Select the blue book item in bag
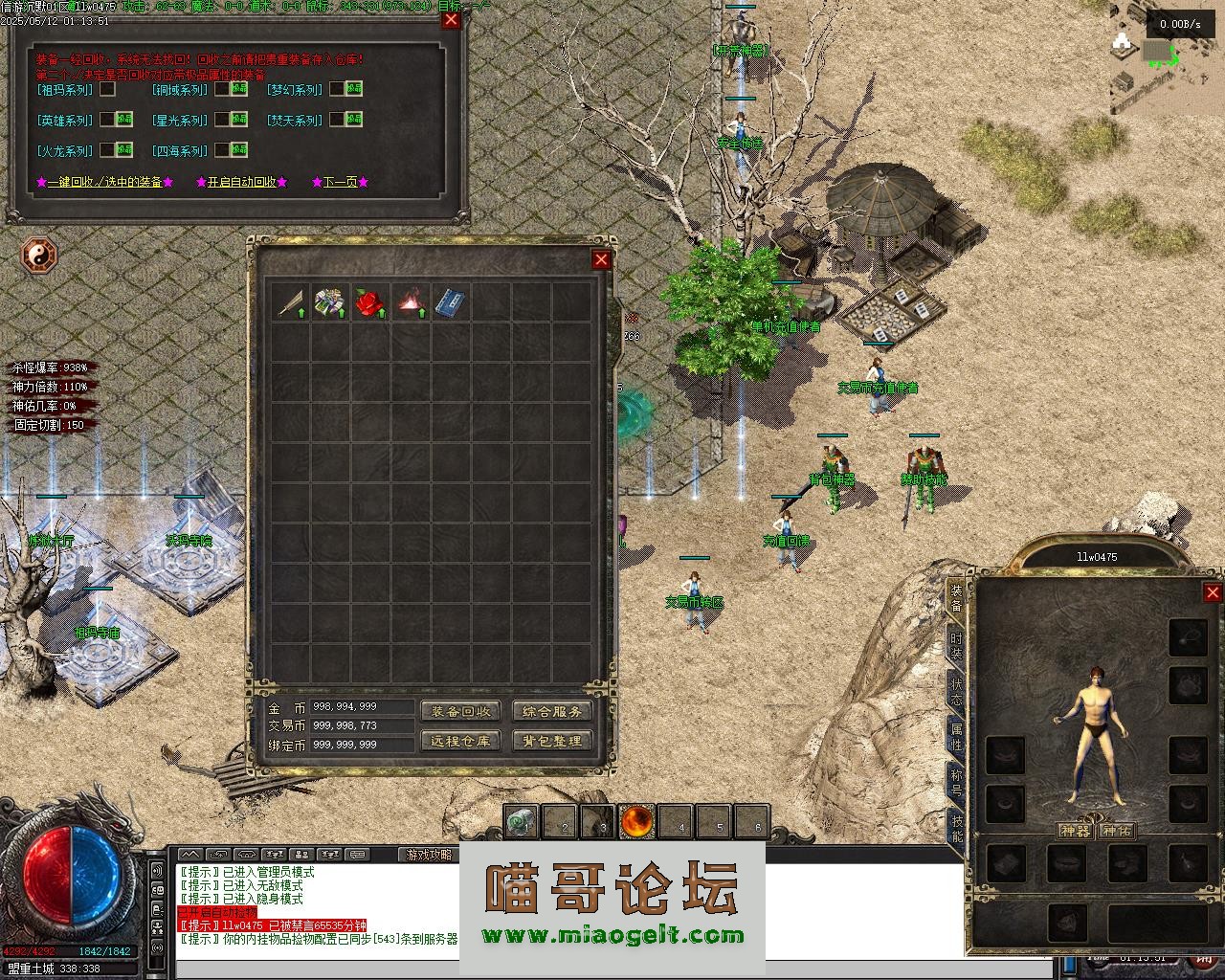Image resolution: width=1225 pixels, height=980 pixels. click(450, 303)
